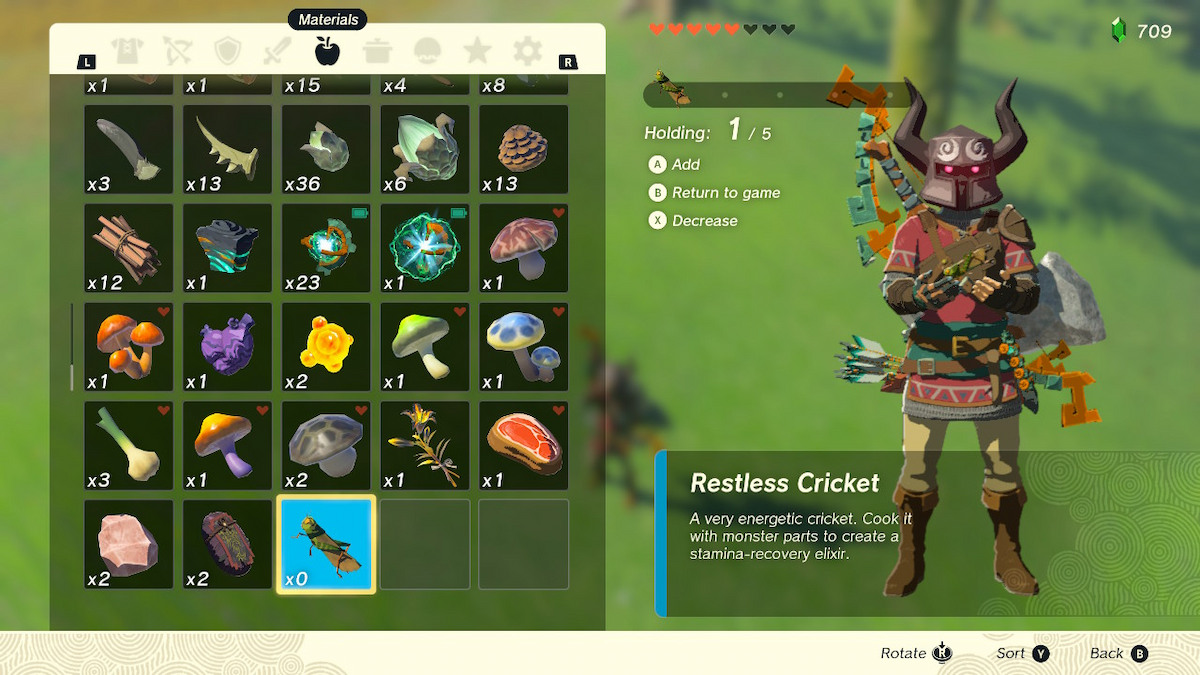Open the star key items tab
The width and height of the screenshot is (1200, 675).
pos(477,50)
